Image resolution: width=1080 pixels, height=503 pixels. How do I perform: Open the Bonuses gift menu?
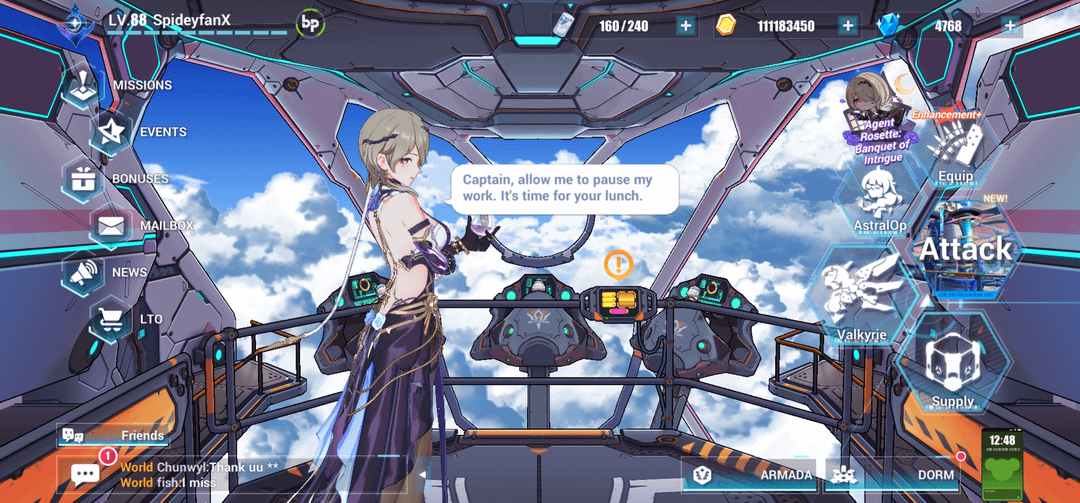pyautogui.click(x=84, y=179)
